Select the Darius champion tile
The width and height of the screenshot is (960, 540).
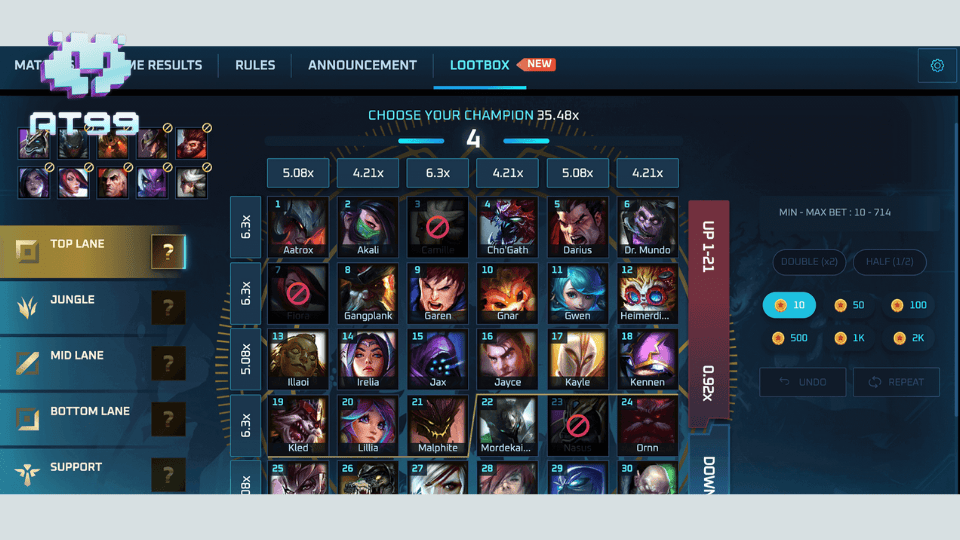tap(578, 227)
